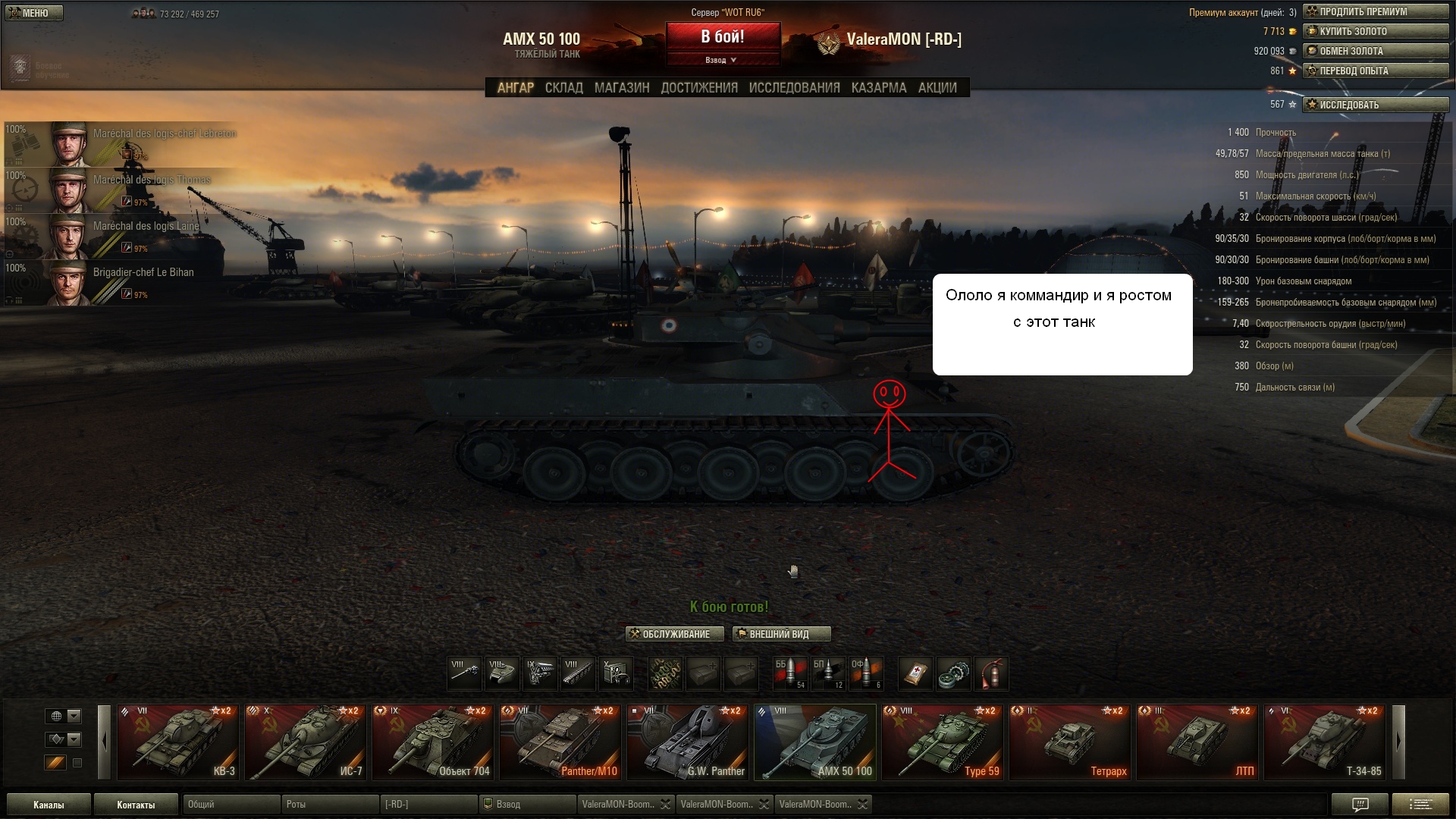Open the МЕНЮ button
Viewport: 1456px width, 819px height.
(x=34, y=13)
